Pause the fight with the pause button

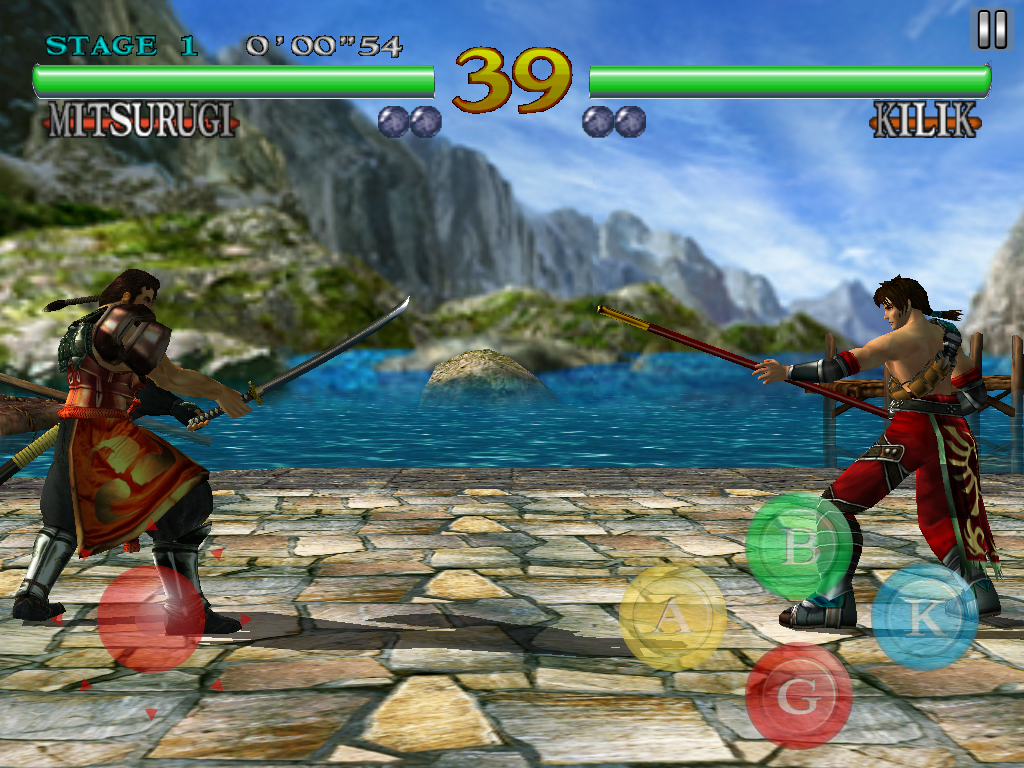pyautogui.click(x=992, y=30)
